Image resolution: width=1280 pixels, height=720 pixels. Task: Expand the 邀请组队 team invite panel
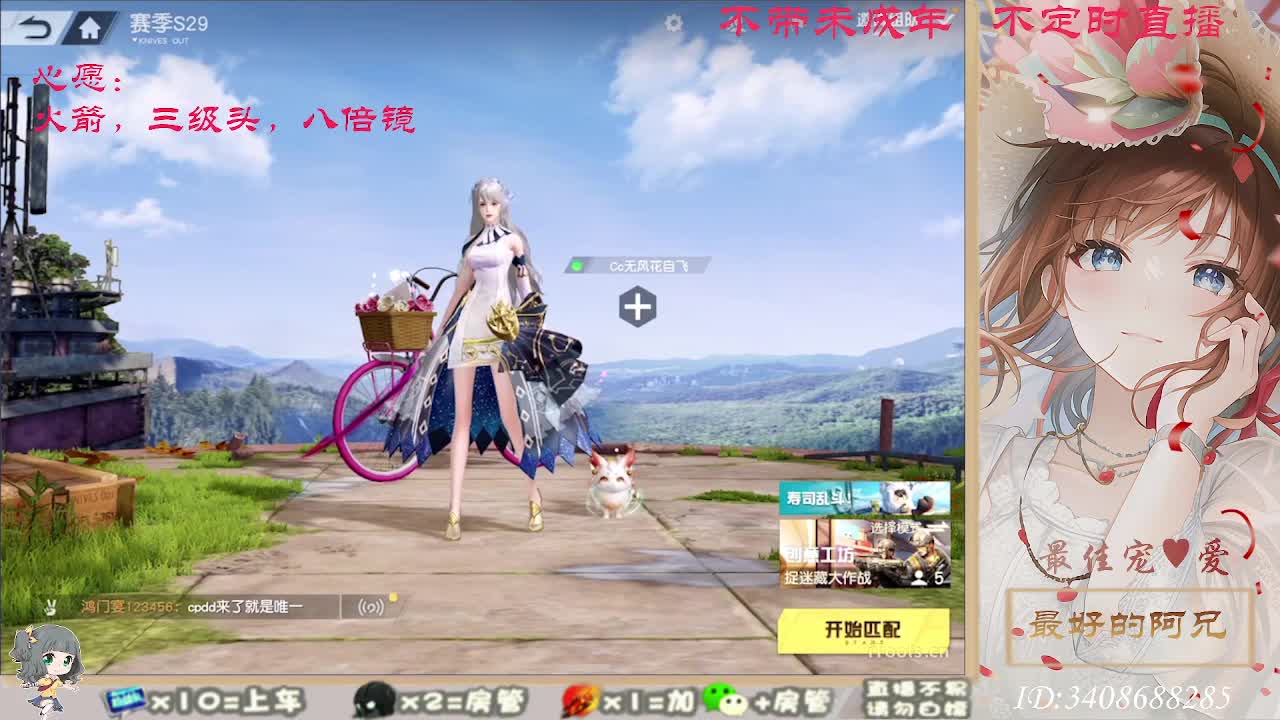tap(885, 20)
